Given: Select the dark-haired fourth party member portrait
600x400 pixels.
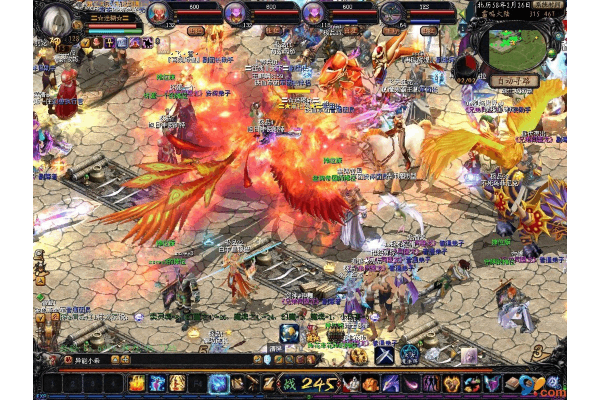Looking at the screenshot, I should point(392,13).
